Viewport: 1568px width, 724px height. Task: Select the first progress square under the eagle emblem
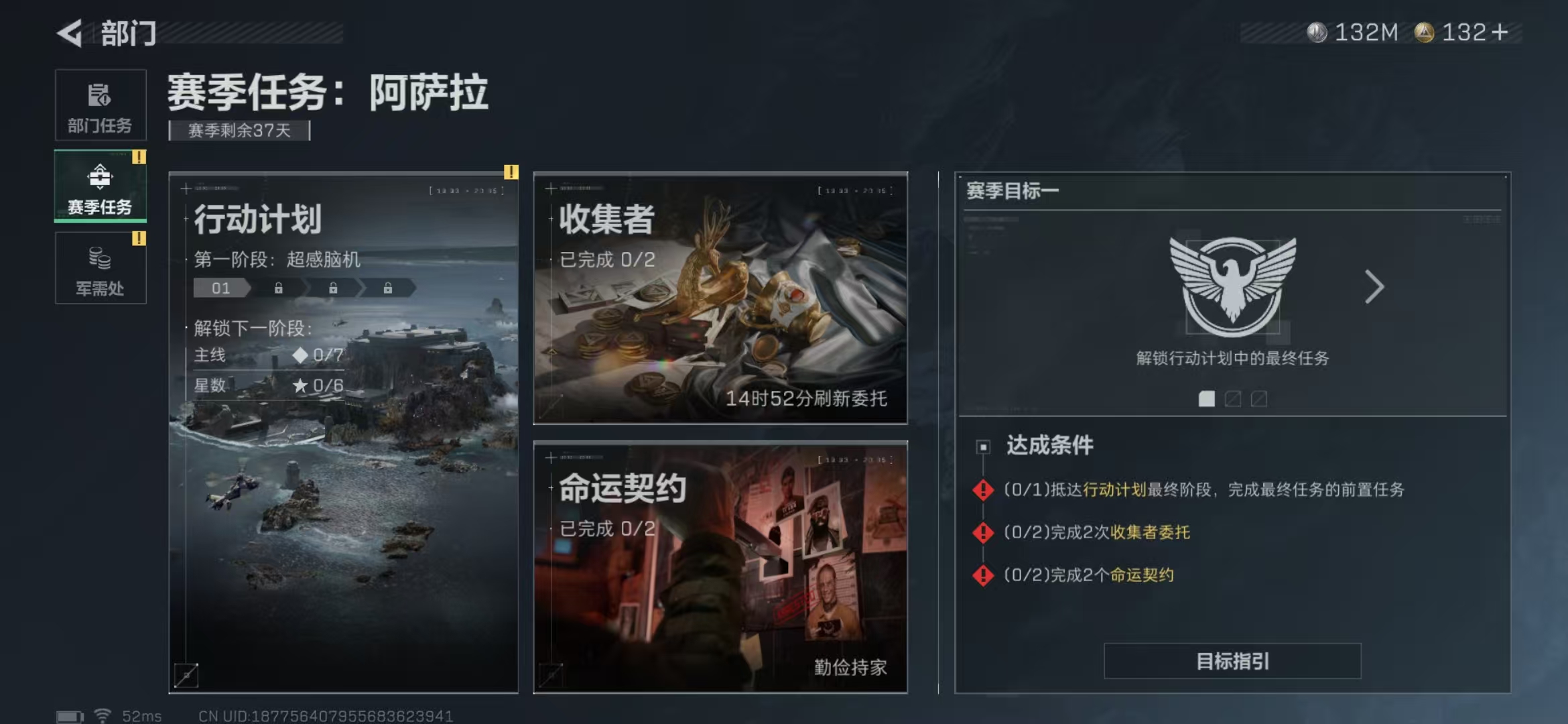(x=1206, y=399)
